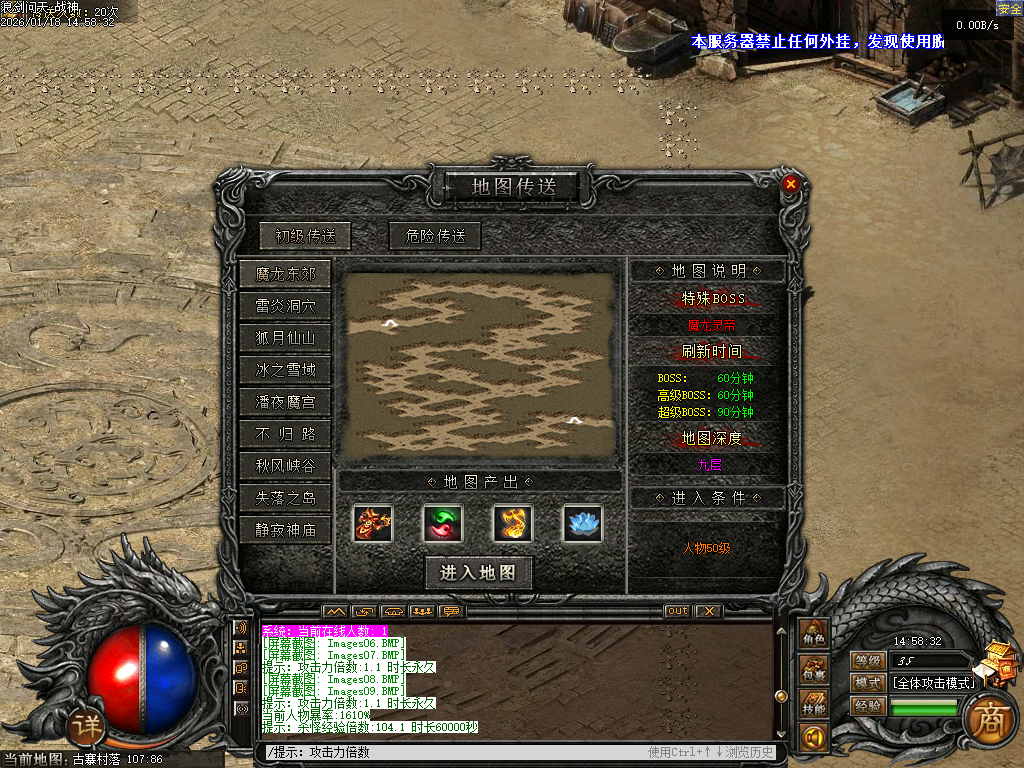Click the chat input field
The width and height of the screenshot is (1024, 768).
coord(450,752)
